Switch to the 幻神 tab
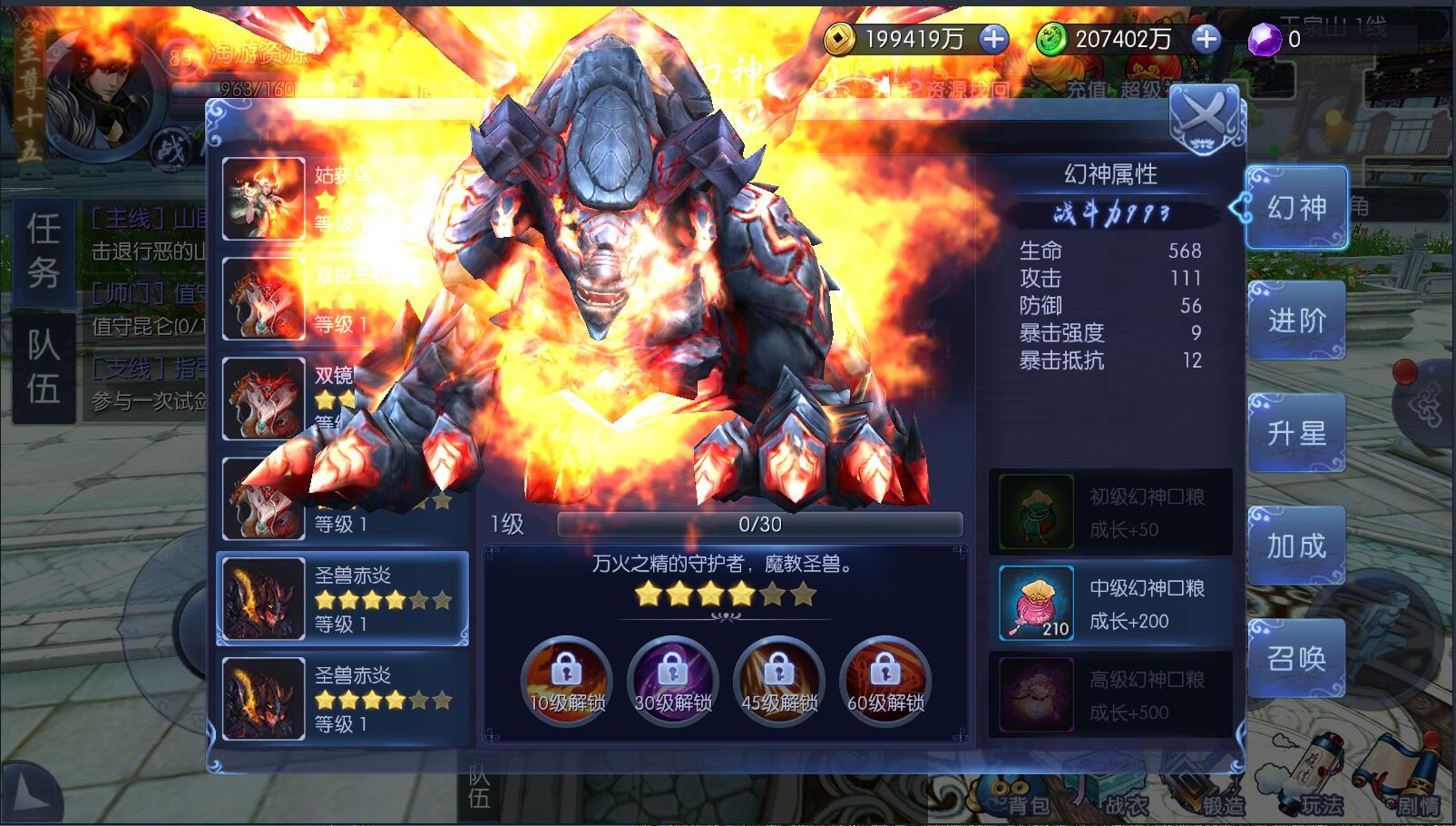This screenshot has height=826, width=1456. point(1295,208)
